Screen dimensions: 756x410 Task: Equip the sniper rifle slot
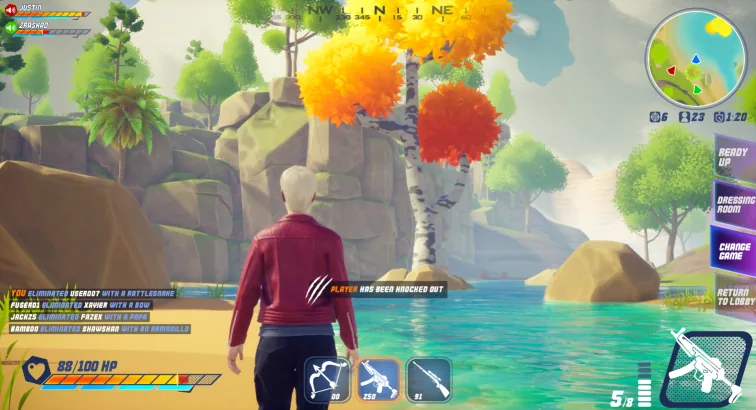[x=428, y=379]
